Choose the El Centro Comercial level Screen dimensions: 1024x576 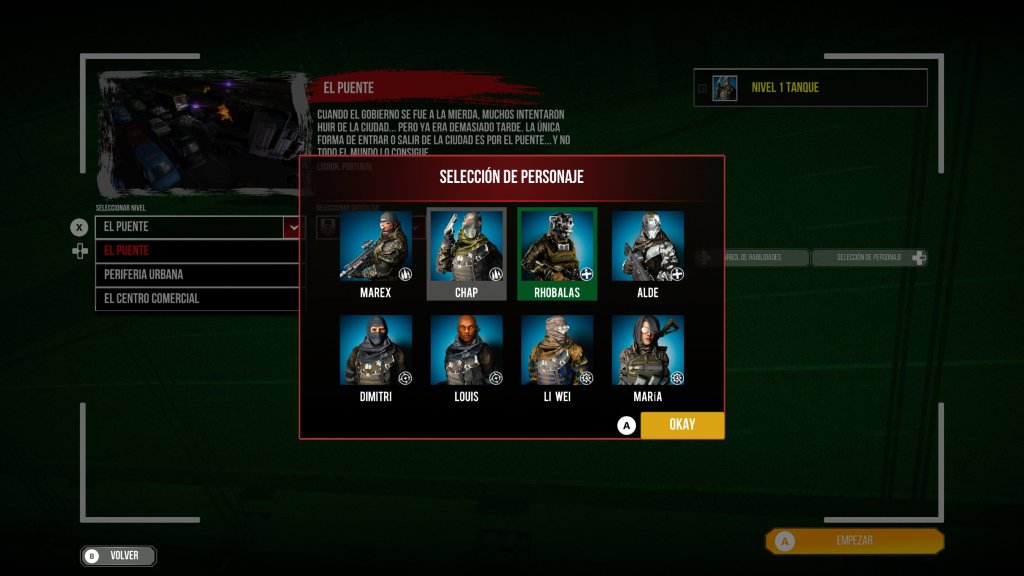[x=198, y=298]
